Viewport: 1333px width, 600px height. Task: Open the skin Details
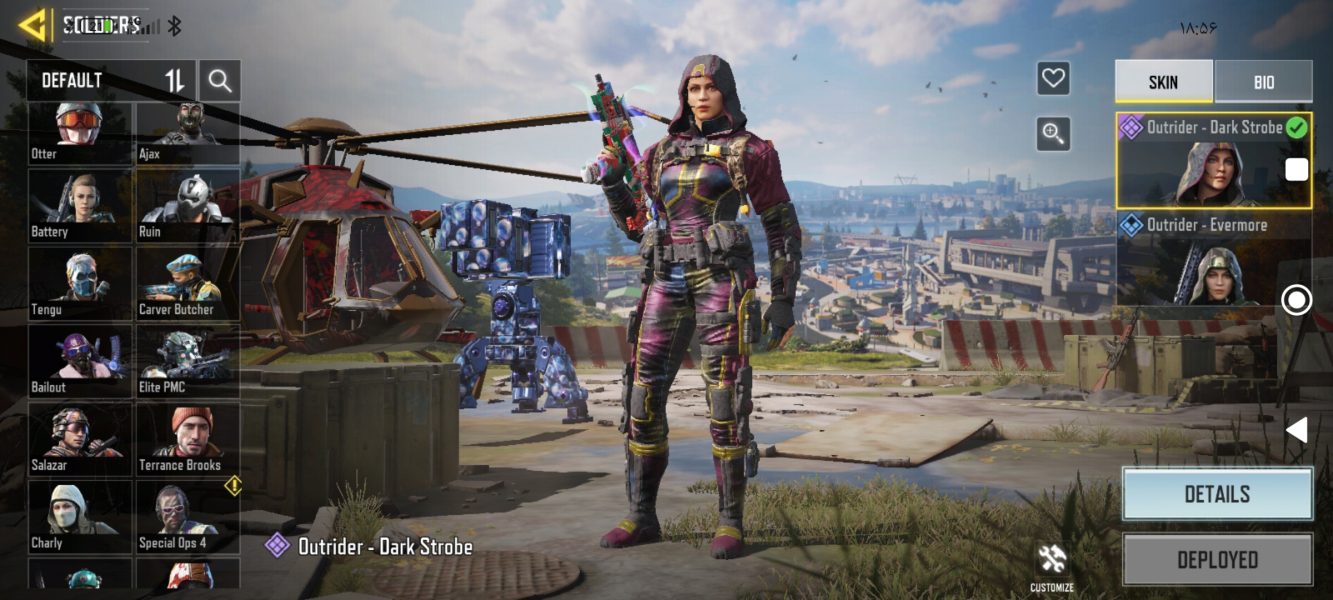(1216, 494)
